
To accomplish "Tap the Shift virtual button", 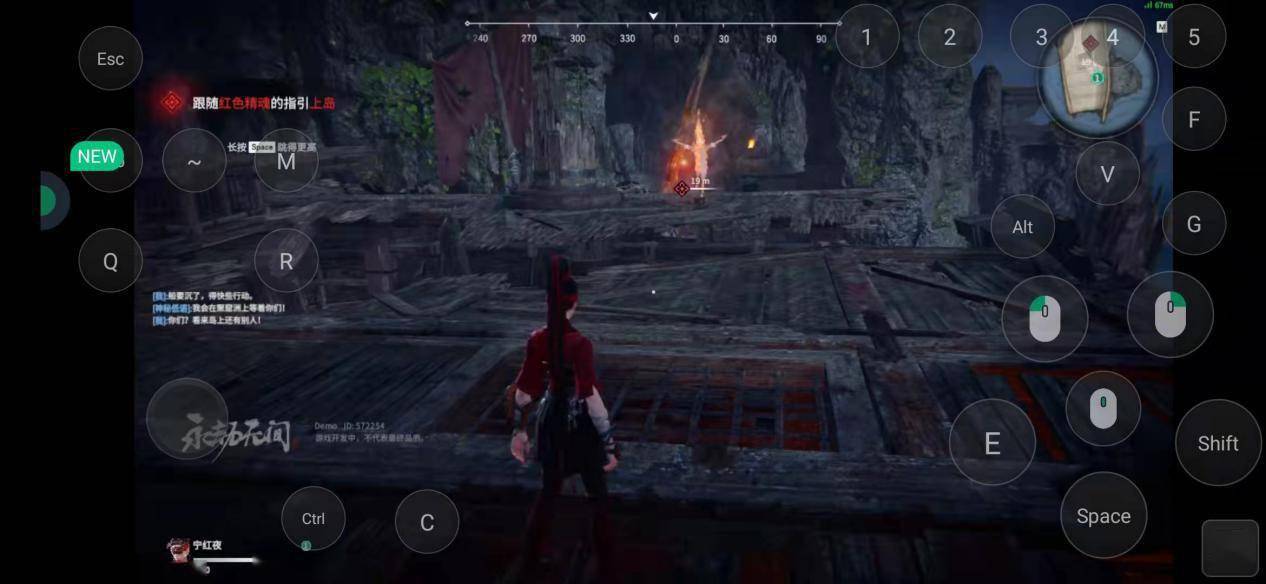I will click(x=1218, y=443).
